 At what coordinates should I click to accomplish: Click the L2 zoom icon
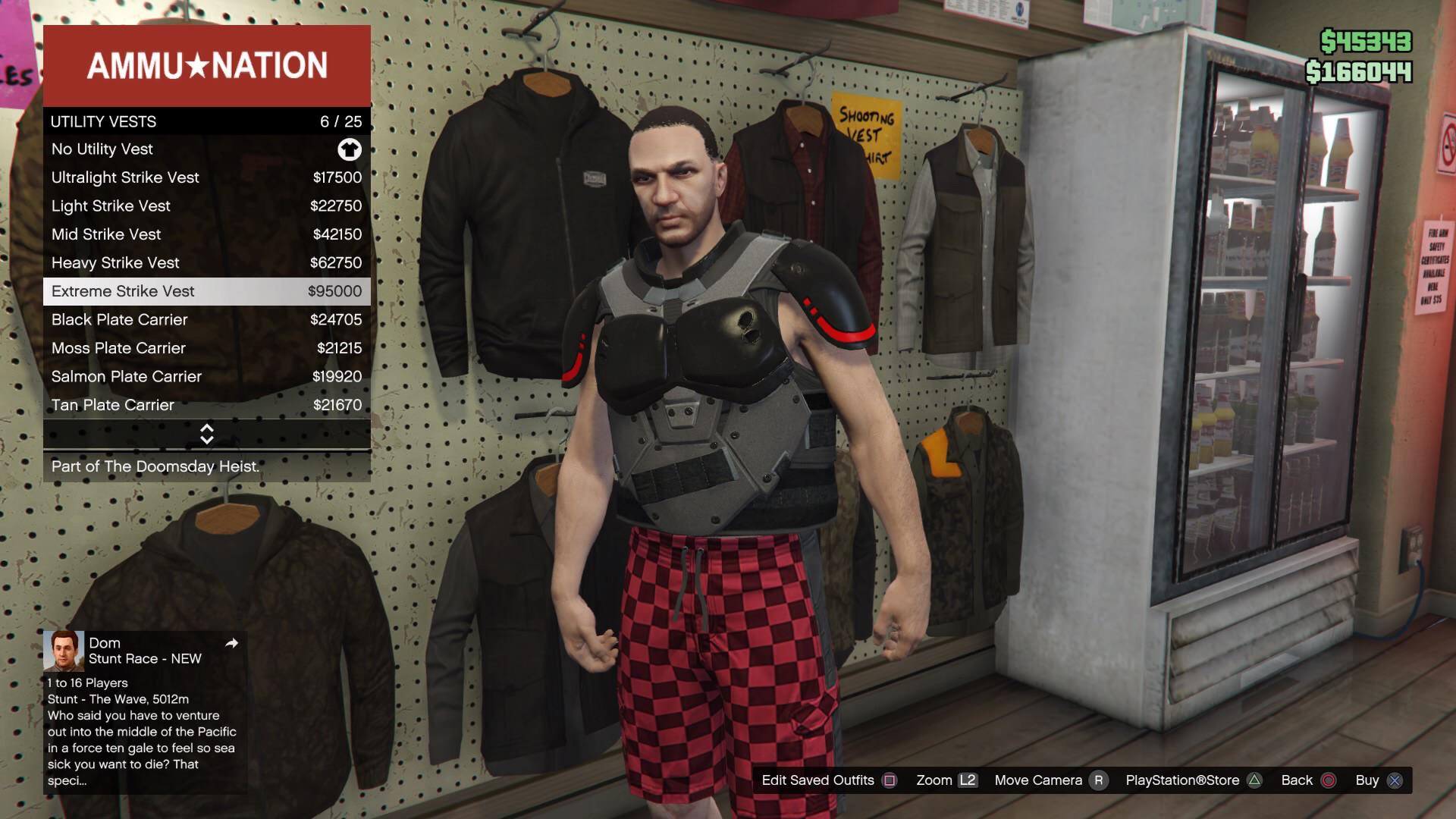(968, 780)
